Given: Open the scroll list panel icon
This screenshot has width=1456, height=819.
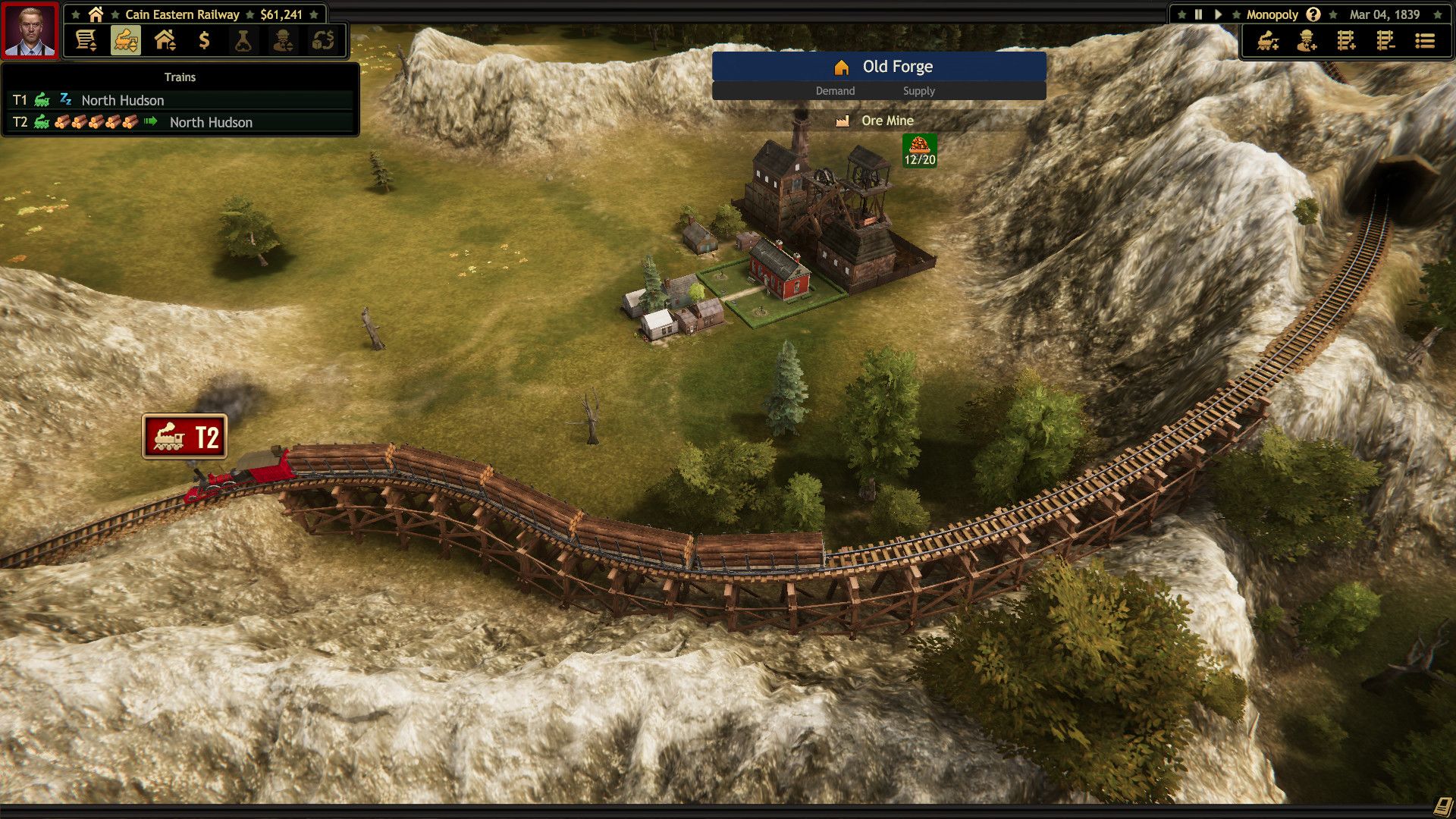Looking at the screenshot, I should pyautogui.click(x=86, y=40).
